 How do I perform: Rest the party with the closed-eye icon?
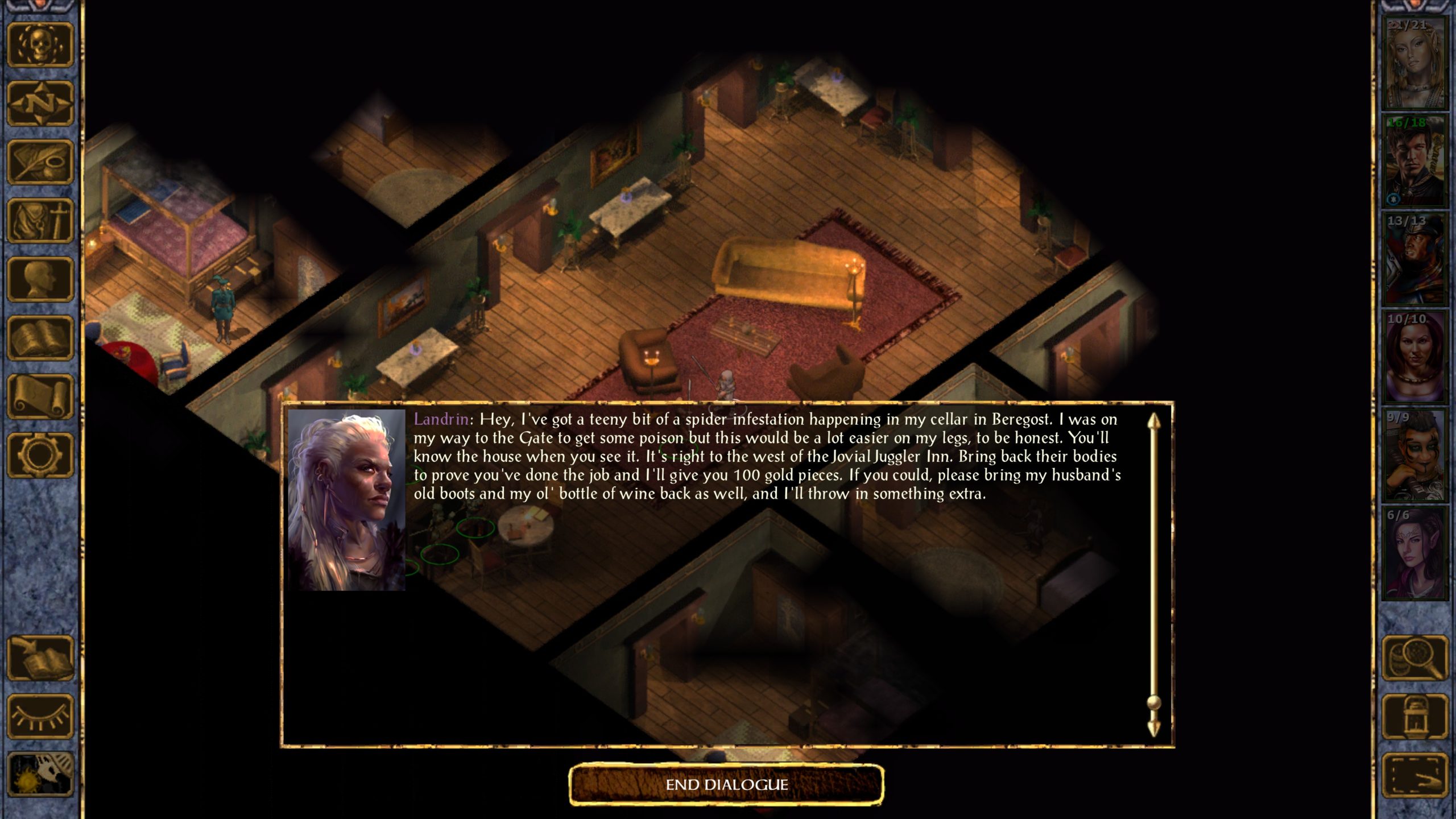click(40, 717)
